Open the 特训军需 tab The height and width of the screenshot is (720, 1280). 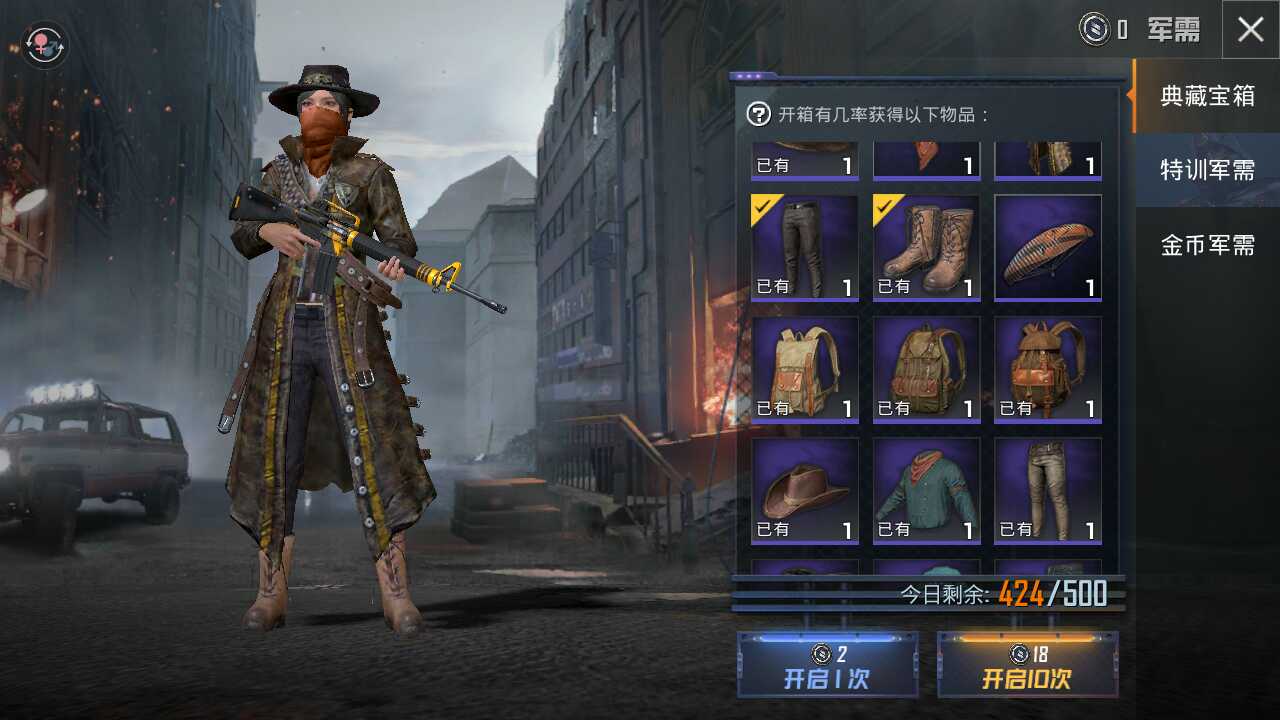click(1206, 170)
